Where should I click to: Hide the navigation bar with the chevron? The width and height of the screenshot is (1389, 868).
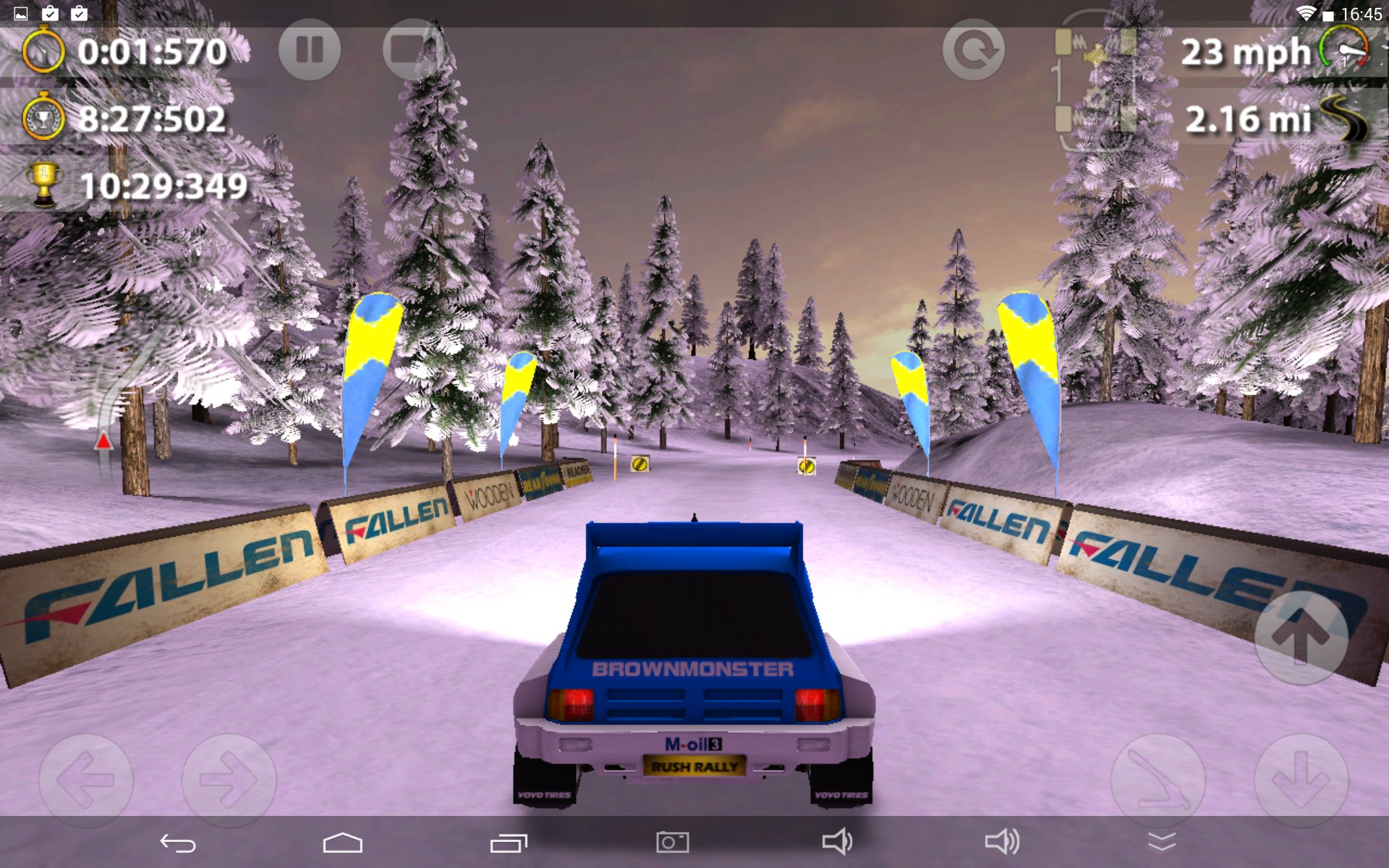coord(1161,842)
